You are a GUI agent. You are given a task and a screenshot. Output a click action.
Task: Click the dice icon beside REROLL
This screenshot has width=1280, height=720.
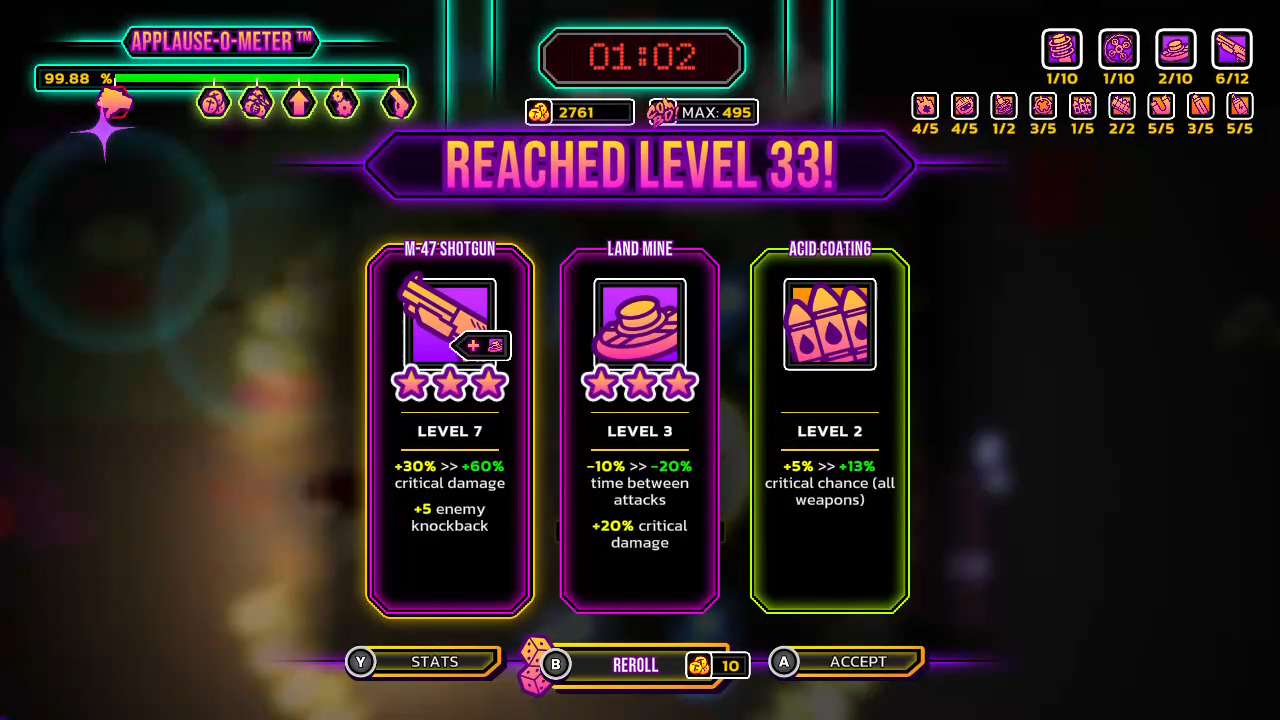pos(534,663)
